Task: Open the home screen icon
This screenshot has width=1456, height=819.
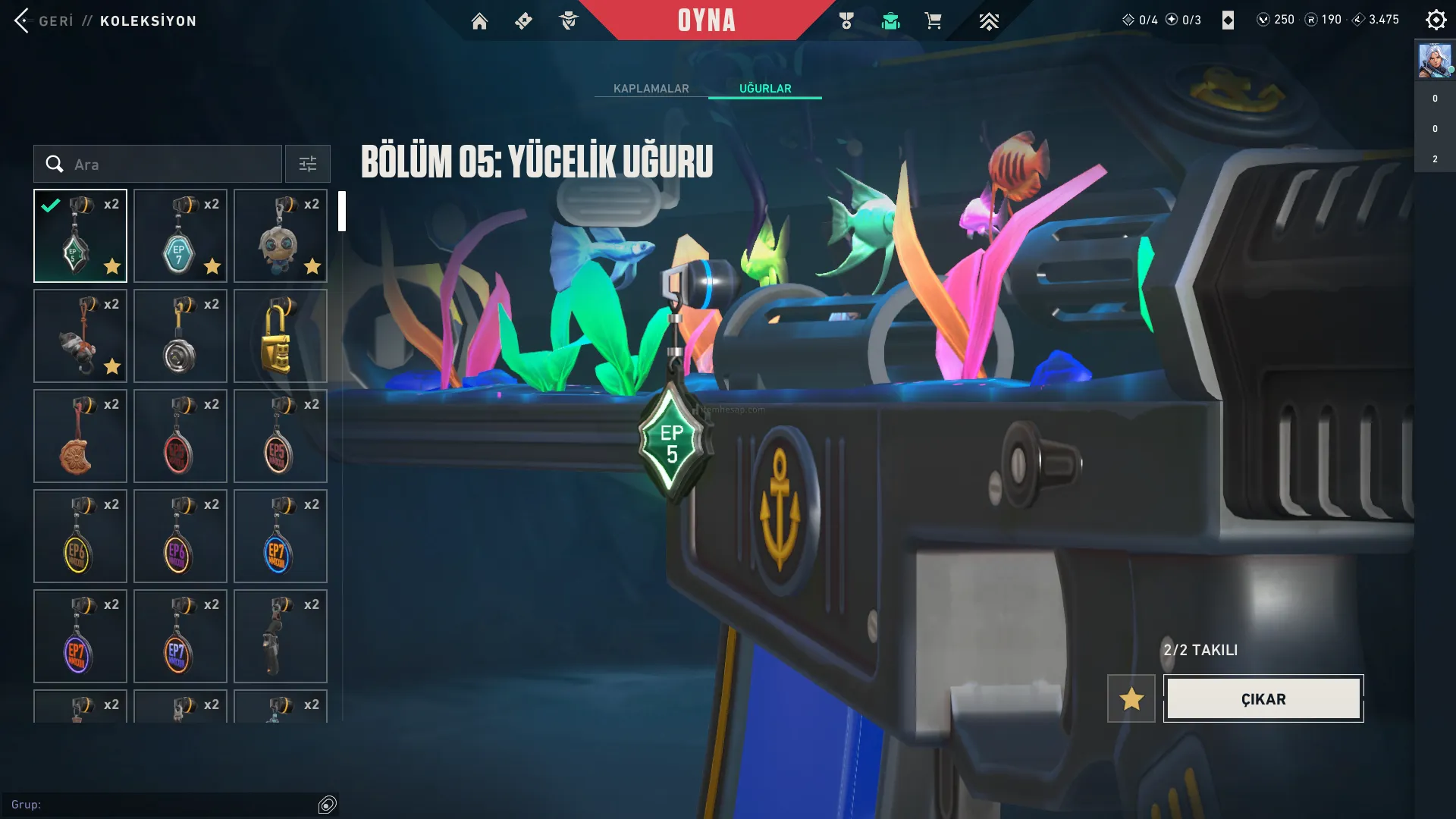Action: point(479,21)
